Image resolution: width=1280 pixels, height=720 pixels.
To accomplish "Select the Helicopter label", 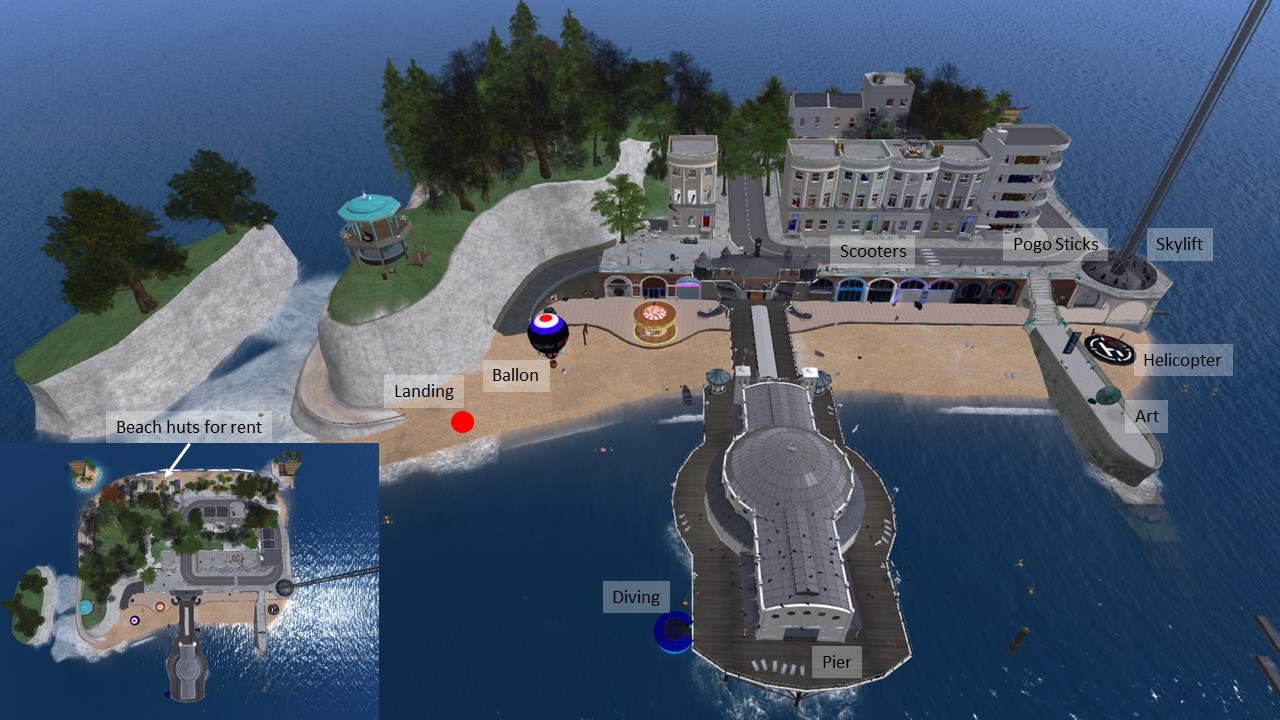I will click(1182, 360).
